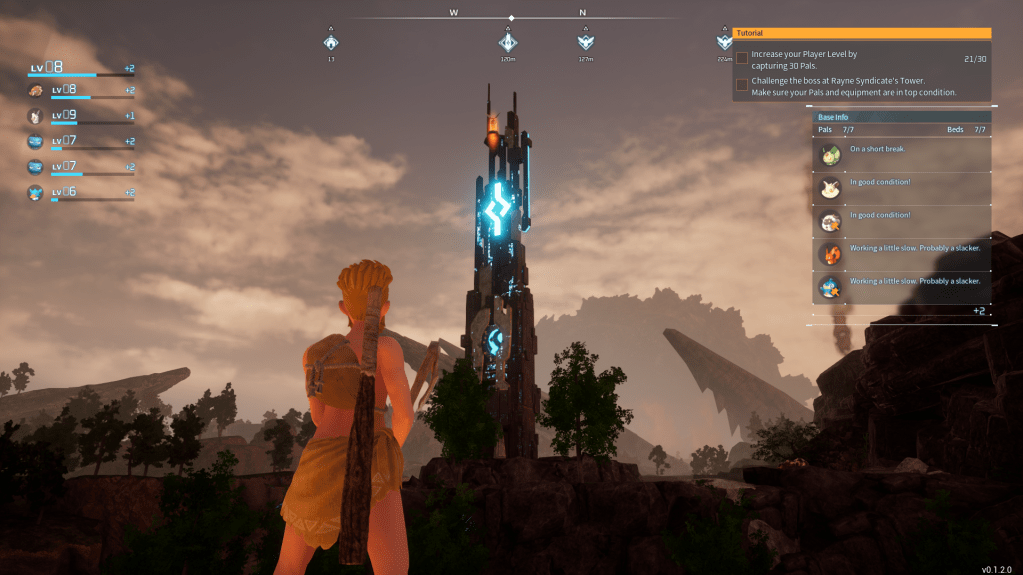Tick the Rayne Syndicate Tower boss checkbox

coord(742,85)
